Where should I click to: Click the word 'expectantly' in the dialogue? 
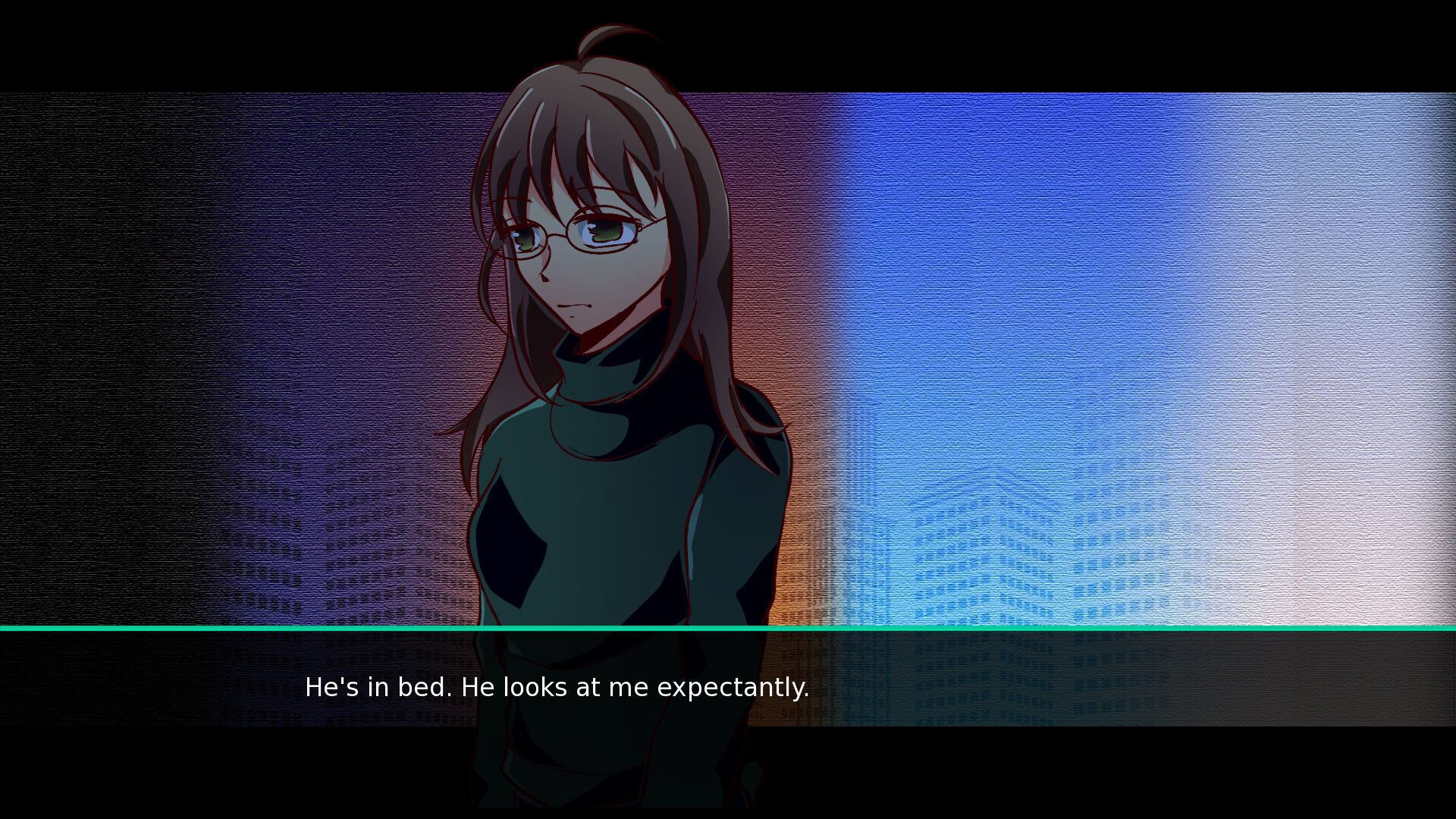(734, 688)
